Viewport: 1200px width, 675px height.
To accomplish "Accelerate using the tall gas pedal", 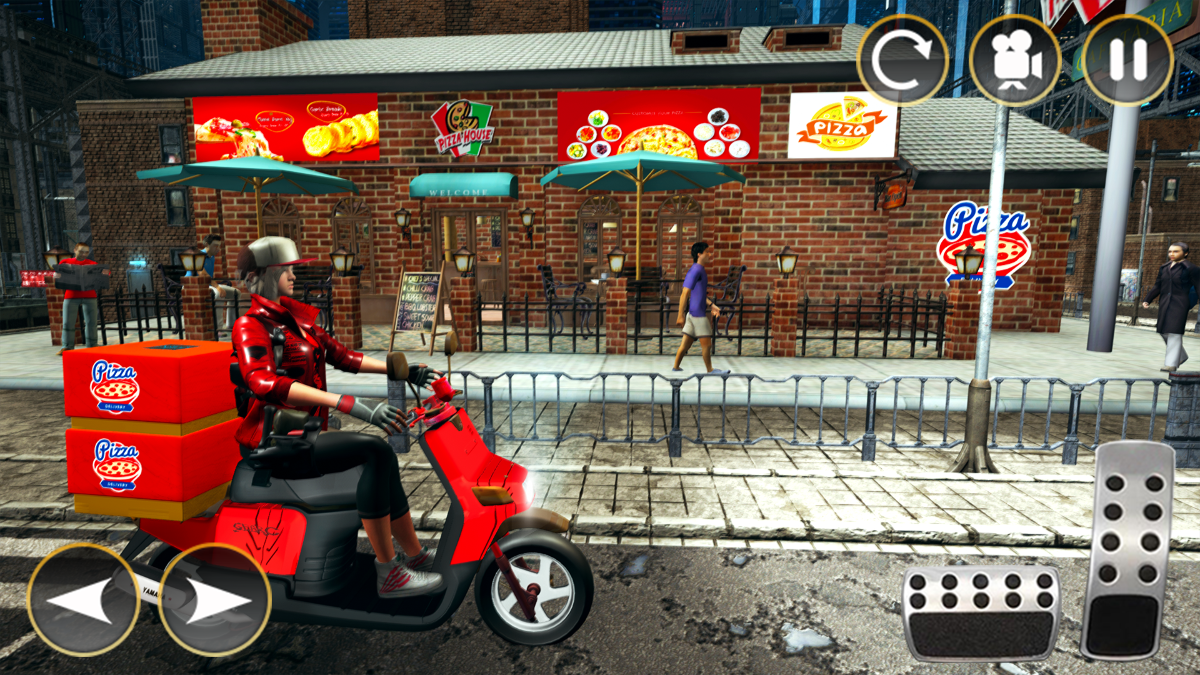I will 1127,550.
